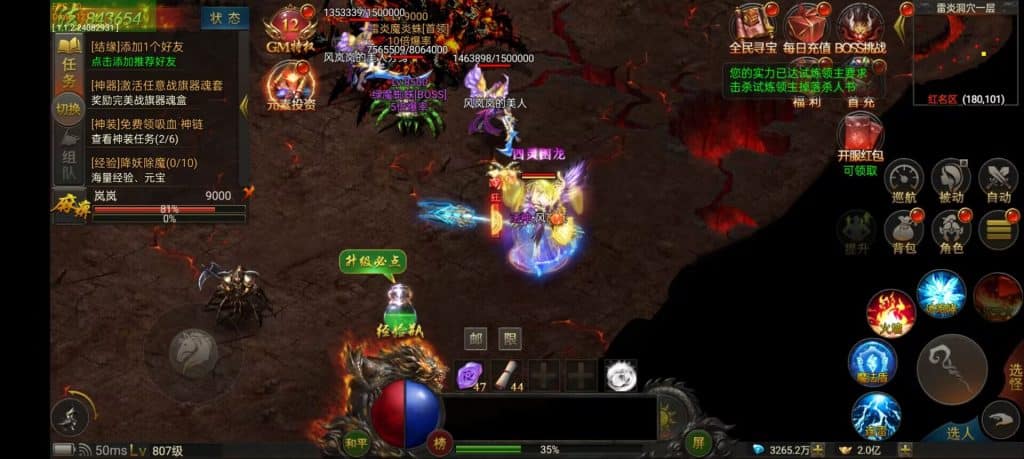Screen dimensions: 1024x459
Task: Open the BOSS挑战 challenge icon
Action: coord(859,27)
